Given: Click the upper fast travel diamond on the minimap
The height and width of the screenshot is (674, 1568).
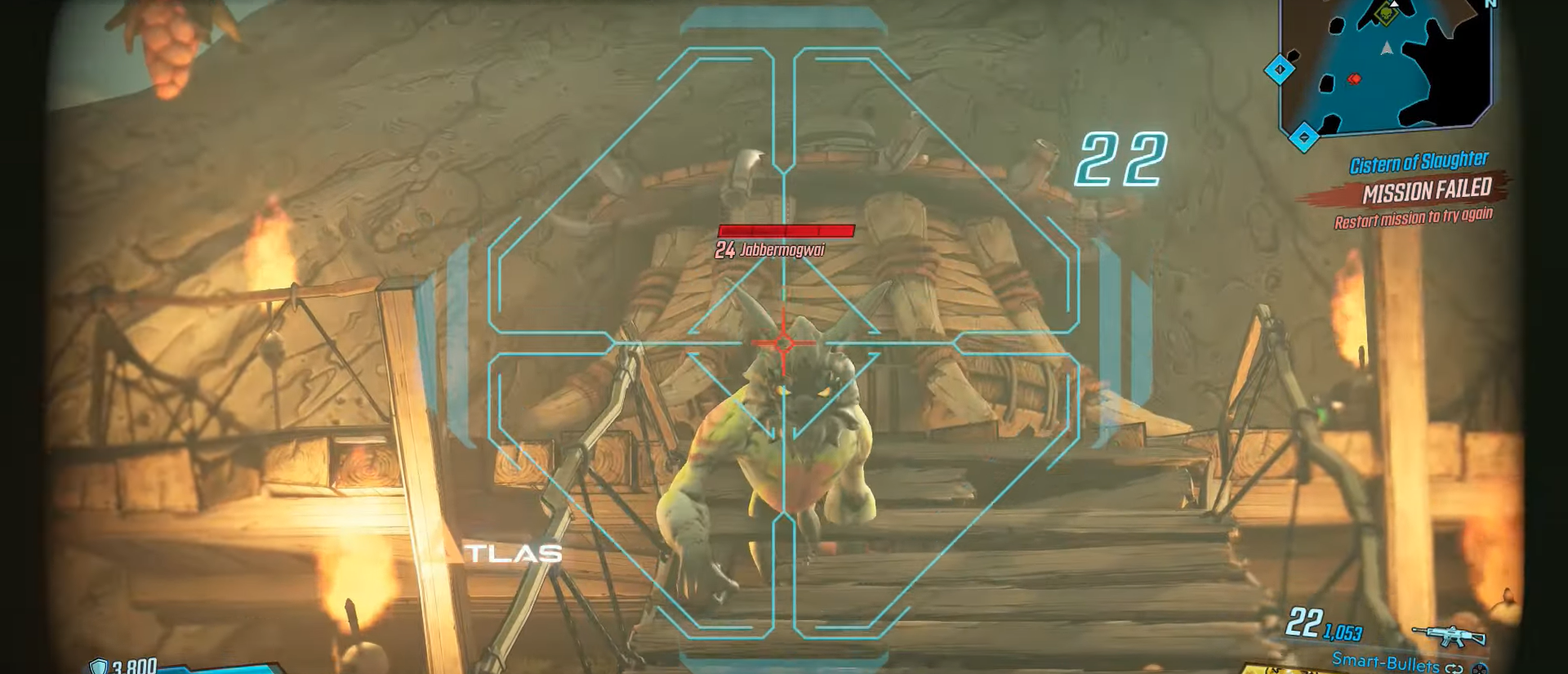Looking at the screenshot, I should point(1280,69).
